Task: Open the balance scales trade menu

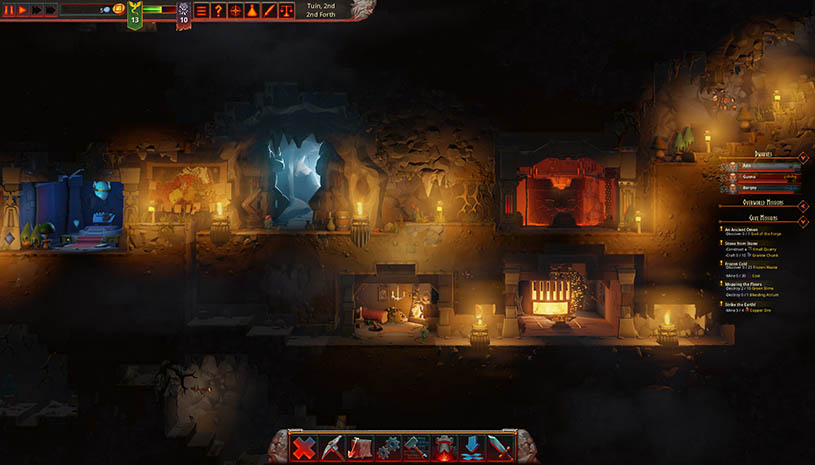Action: [x=287, y=10]
